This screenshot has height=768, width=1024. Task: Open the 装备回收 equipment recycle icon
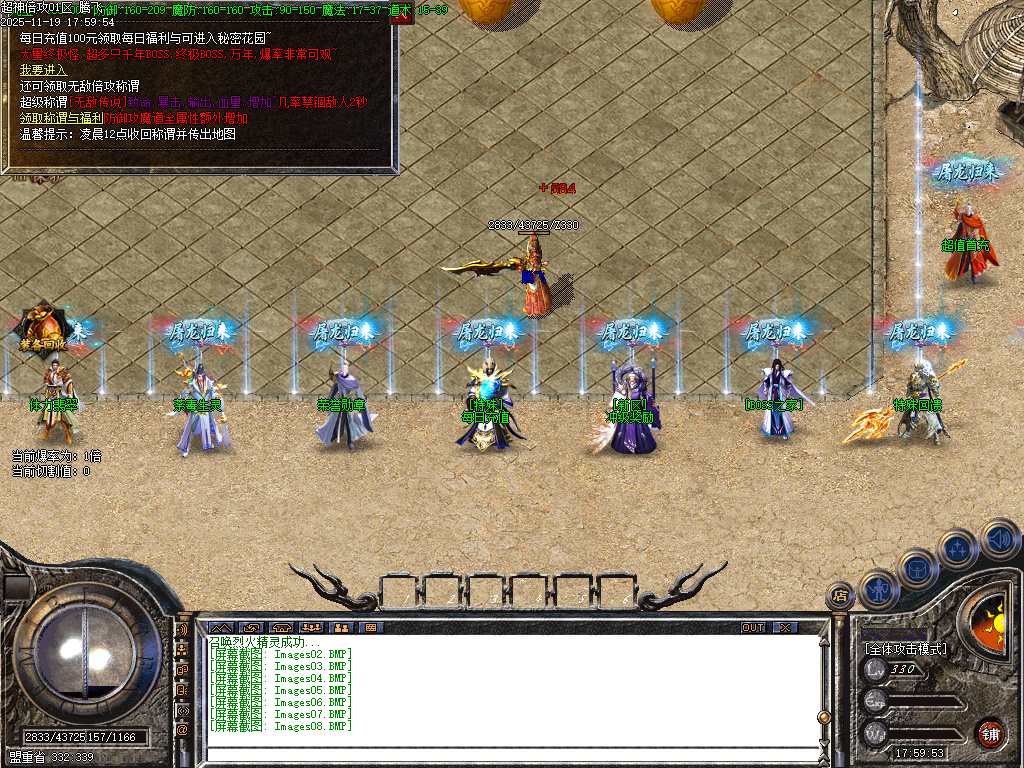click(x=42, y=328)
